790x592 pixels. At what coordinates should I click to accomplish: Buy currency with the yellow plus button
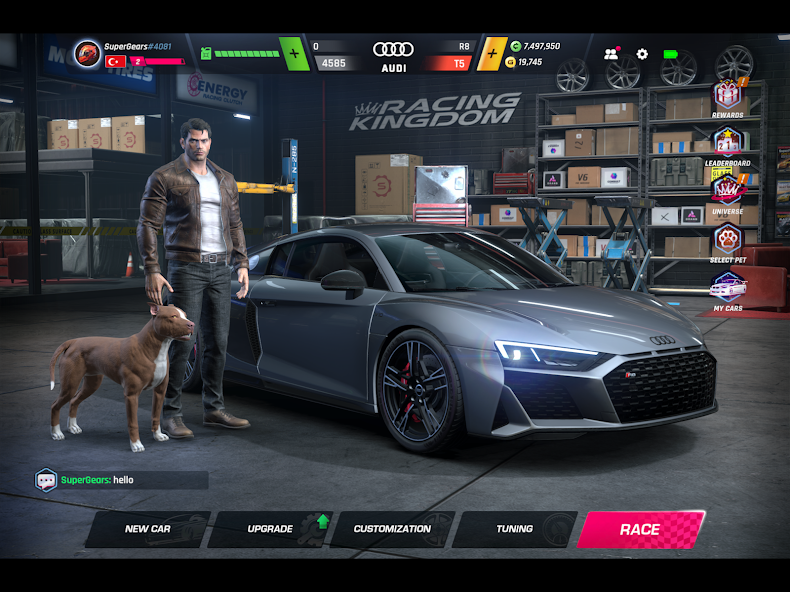pyautogui.click(x=491, y=54)
